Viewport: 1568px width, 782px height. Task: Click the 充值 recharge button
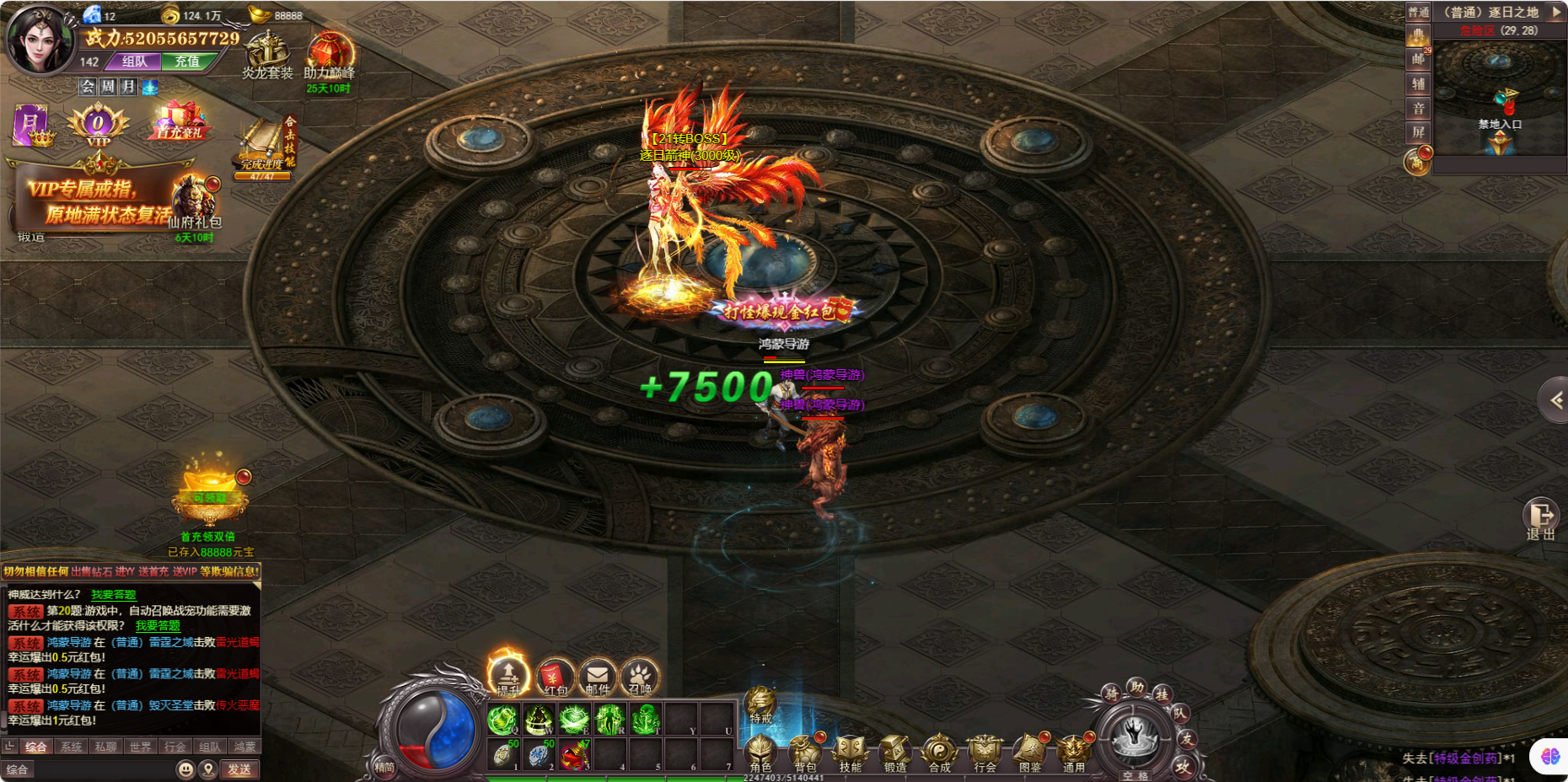pyautogui.click(x=187, y=62)
